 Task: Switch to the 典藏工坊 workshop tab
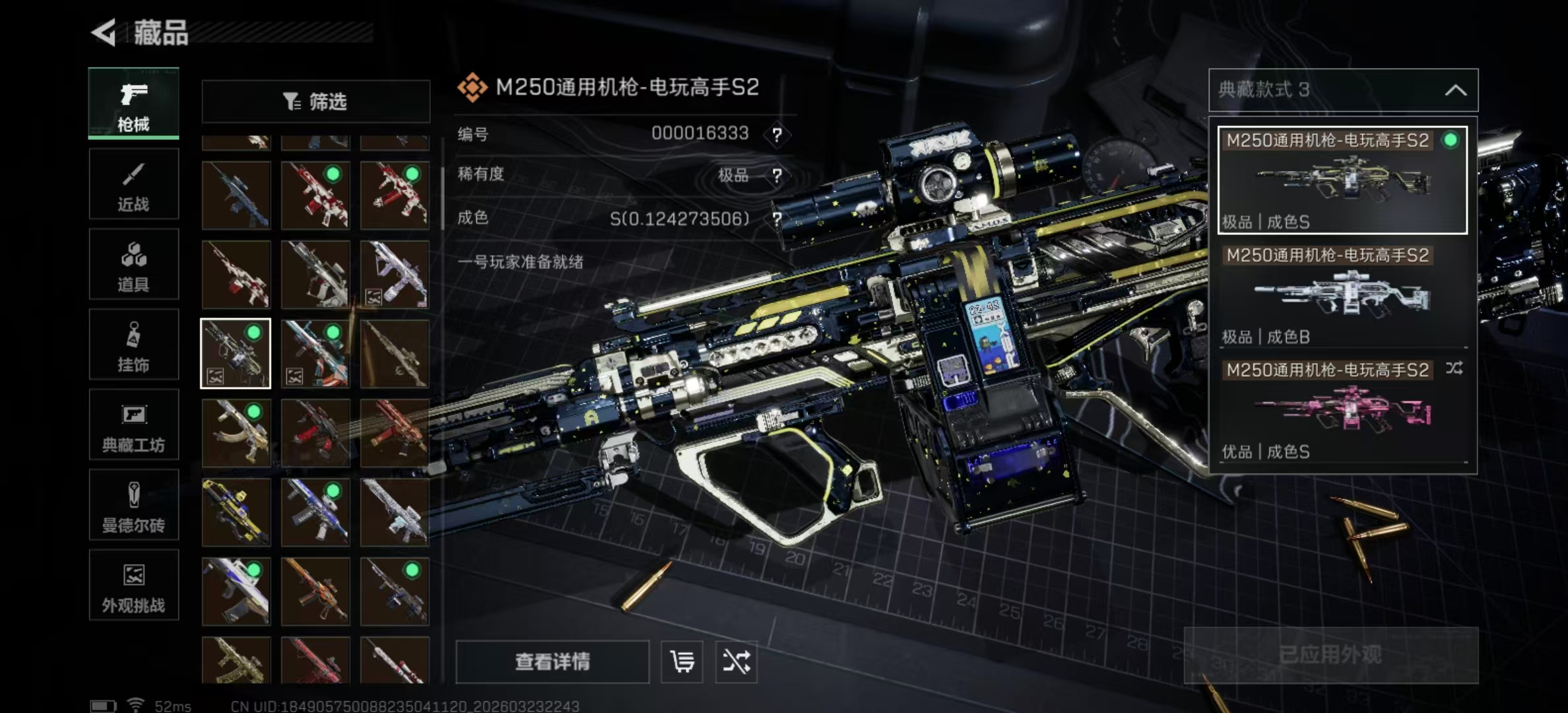pyautogui.click(x=133, y=425)
